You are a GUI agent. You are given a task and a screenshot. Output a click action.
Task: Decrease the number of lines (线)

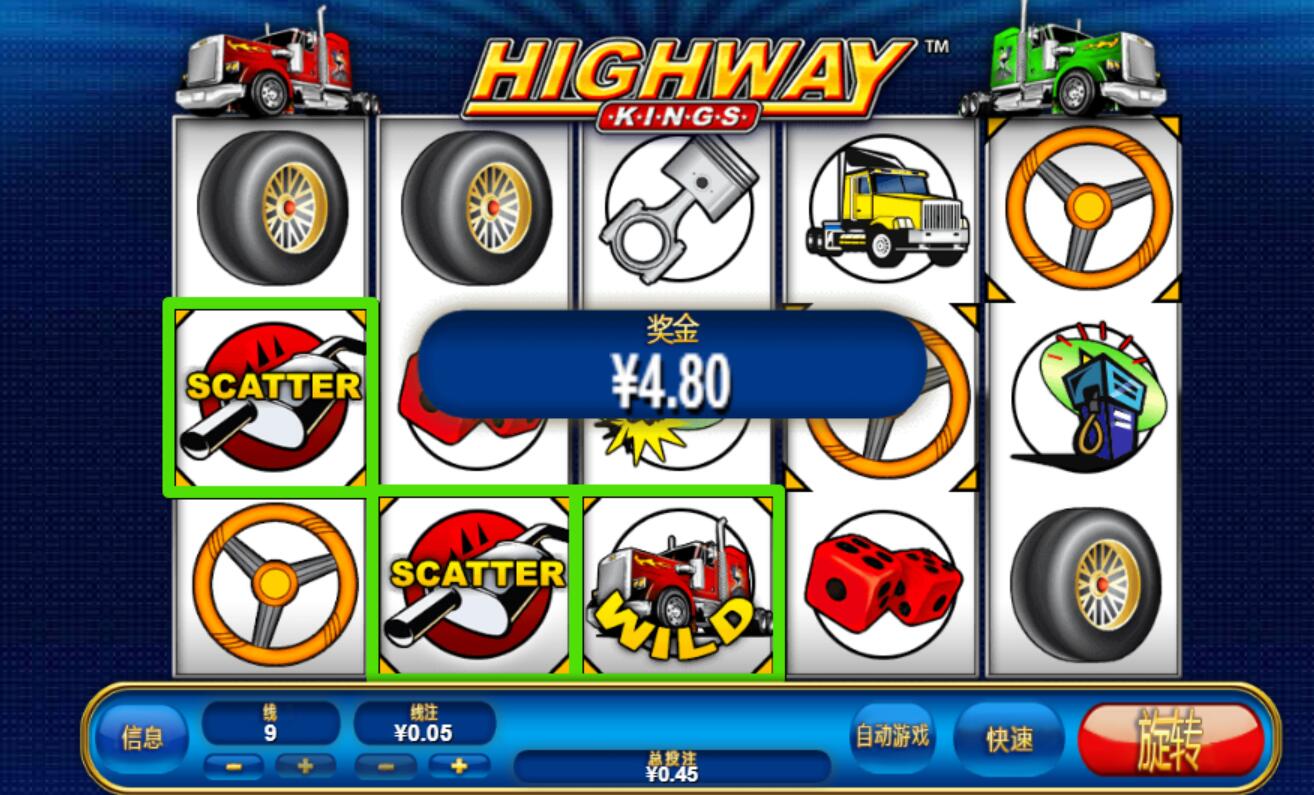point(233,767)
